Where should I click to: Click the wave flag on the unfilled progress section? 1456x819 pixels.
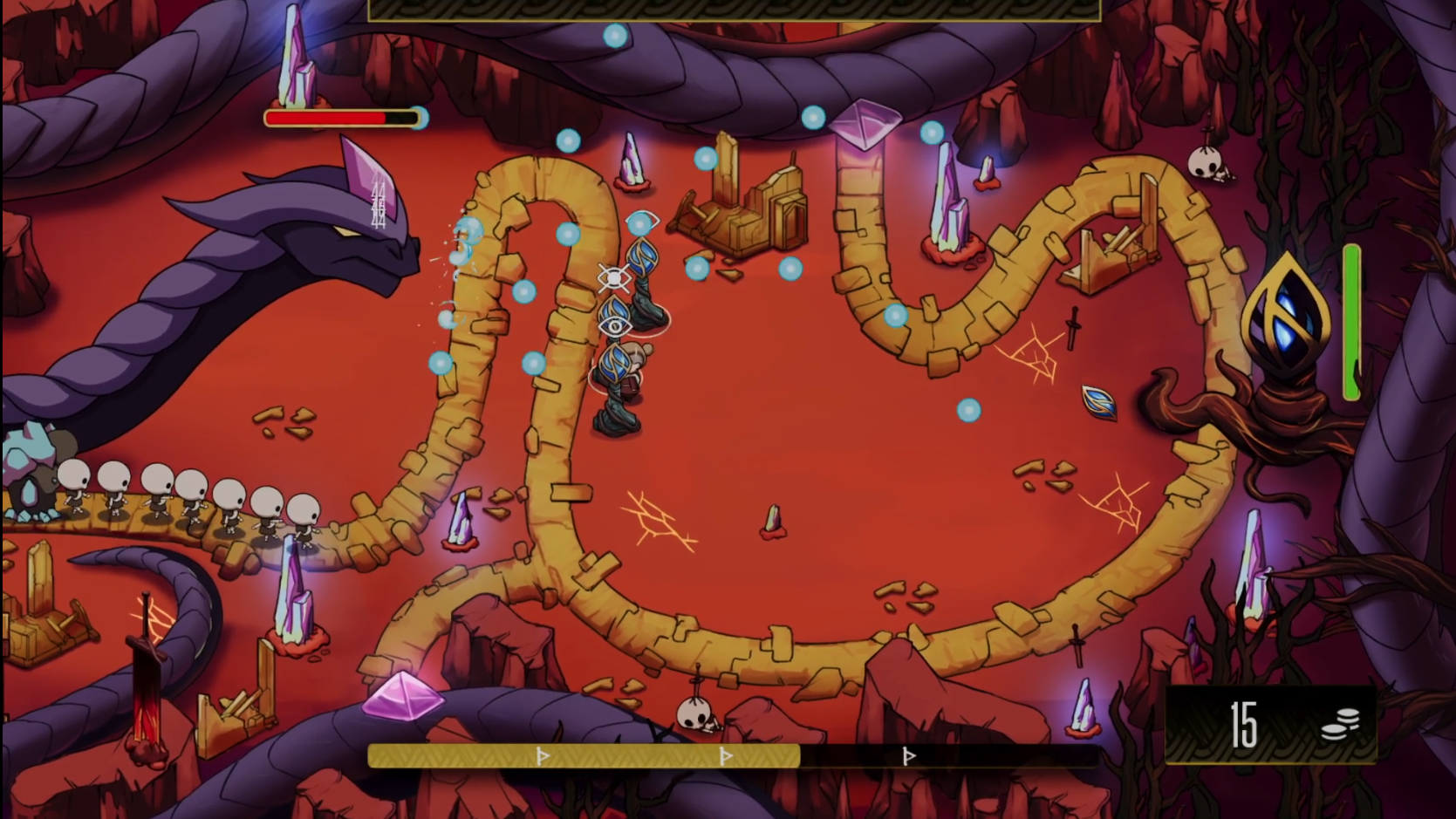[908, 756]
